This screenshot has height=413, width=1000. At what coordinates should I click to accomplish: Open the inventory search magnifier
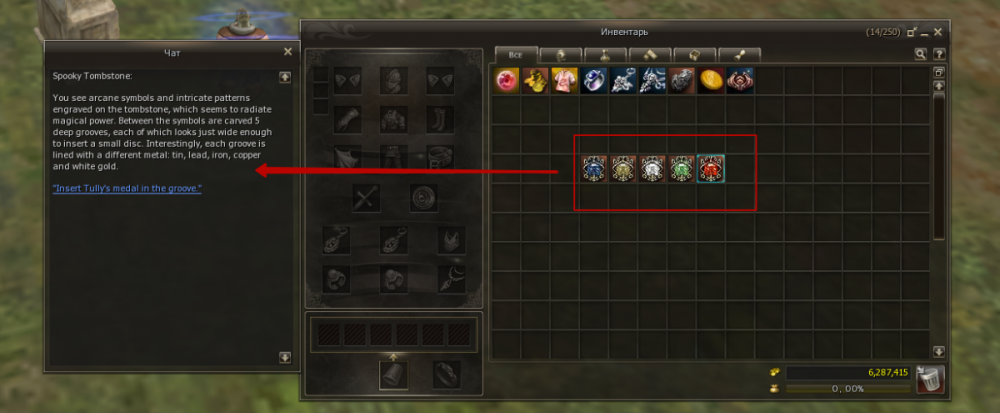click(921, 55)
